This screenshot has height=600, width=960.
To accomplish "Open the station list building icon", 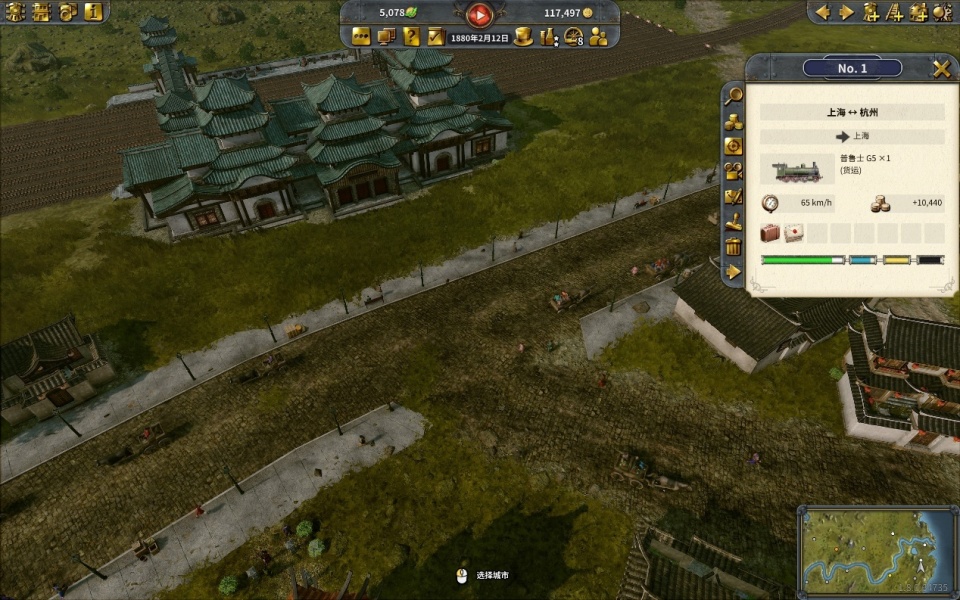I will pyautogui.click(x=41, y=12).
